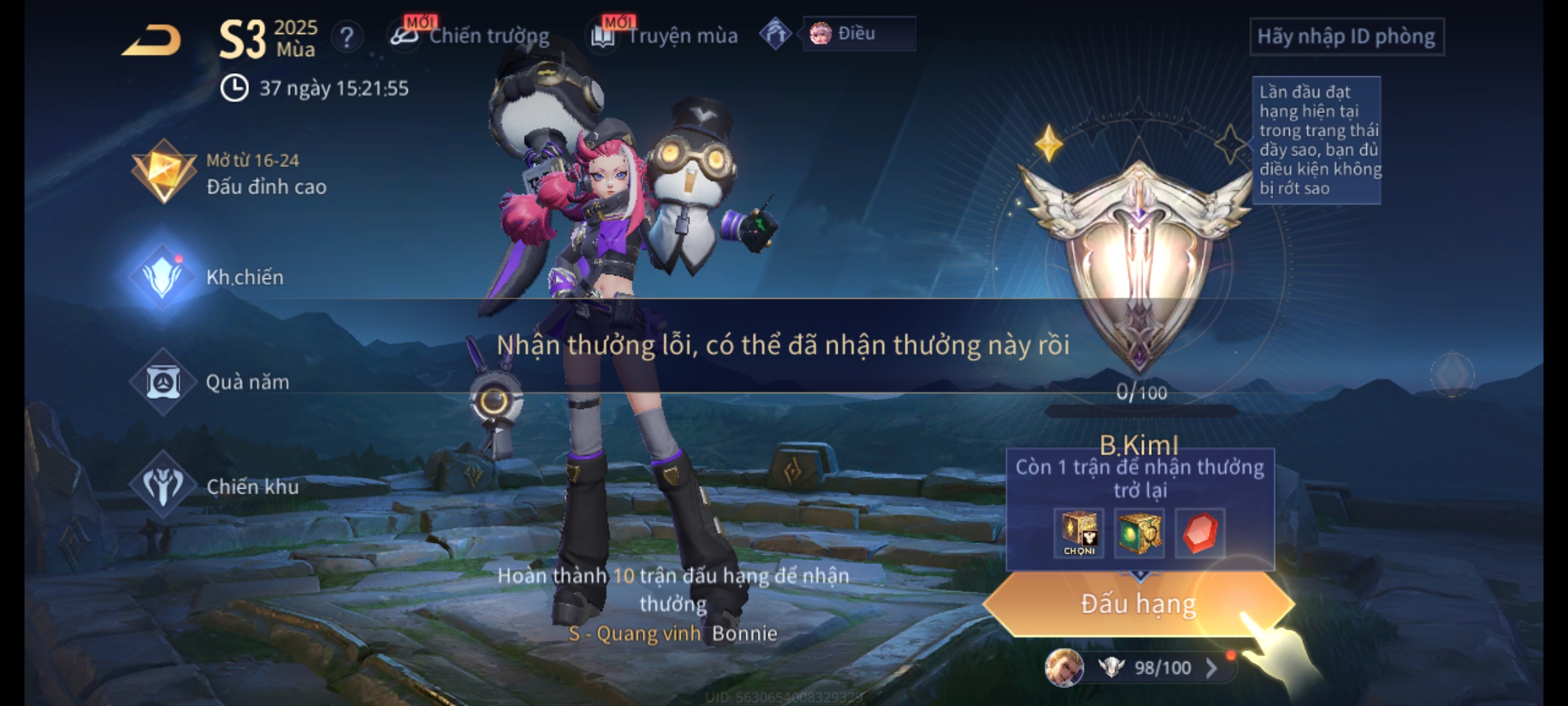The height and width of the screenshot is (706, 1568).
Task: Open the Chiến khu menu
Action: [x=216, y=486]
